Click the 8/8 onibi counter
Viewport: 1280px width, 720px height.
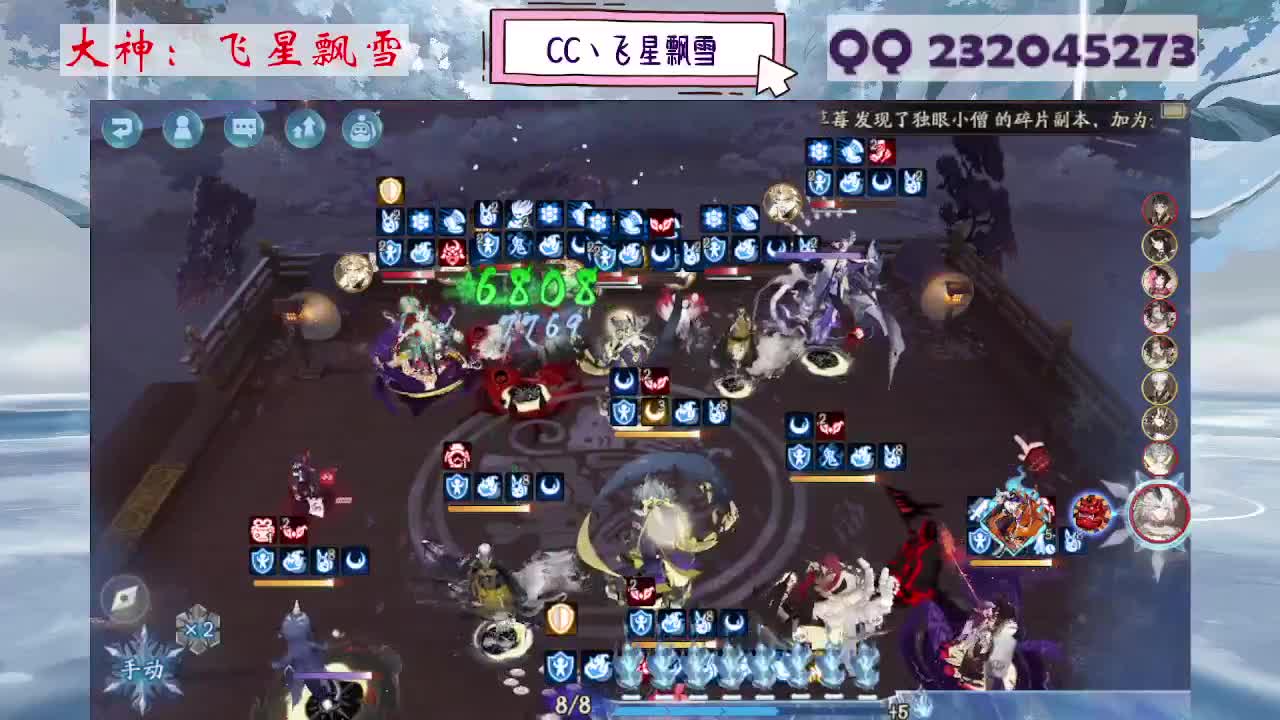pyautogui.click(x=573, y=703)
